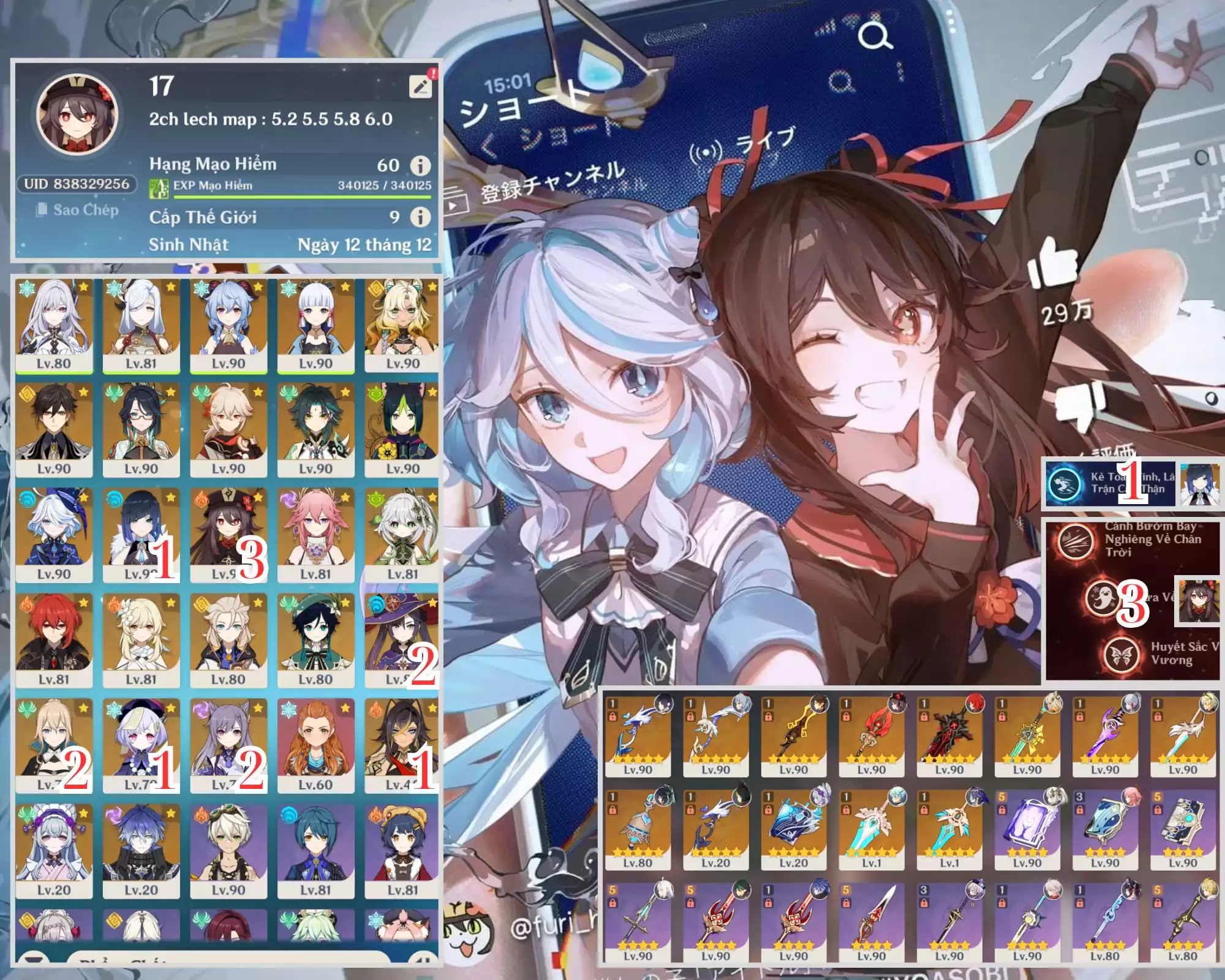The image size is (1225, 980).
Task: Click the profile edit pencil button
Action: tap(420, 86)
